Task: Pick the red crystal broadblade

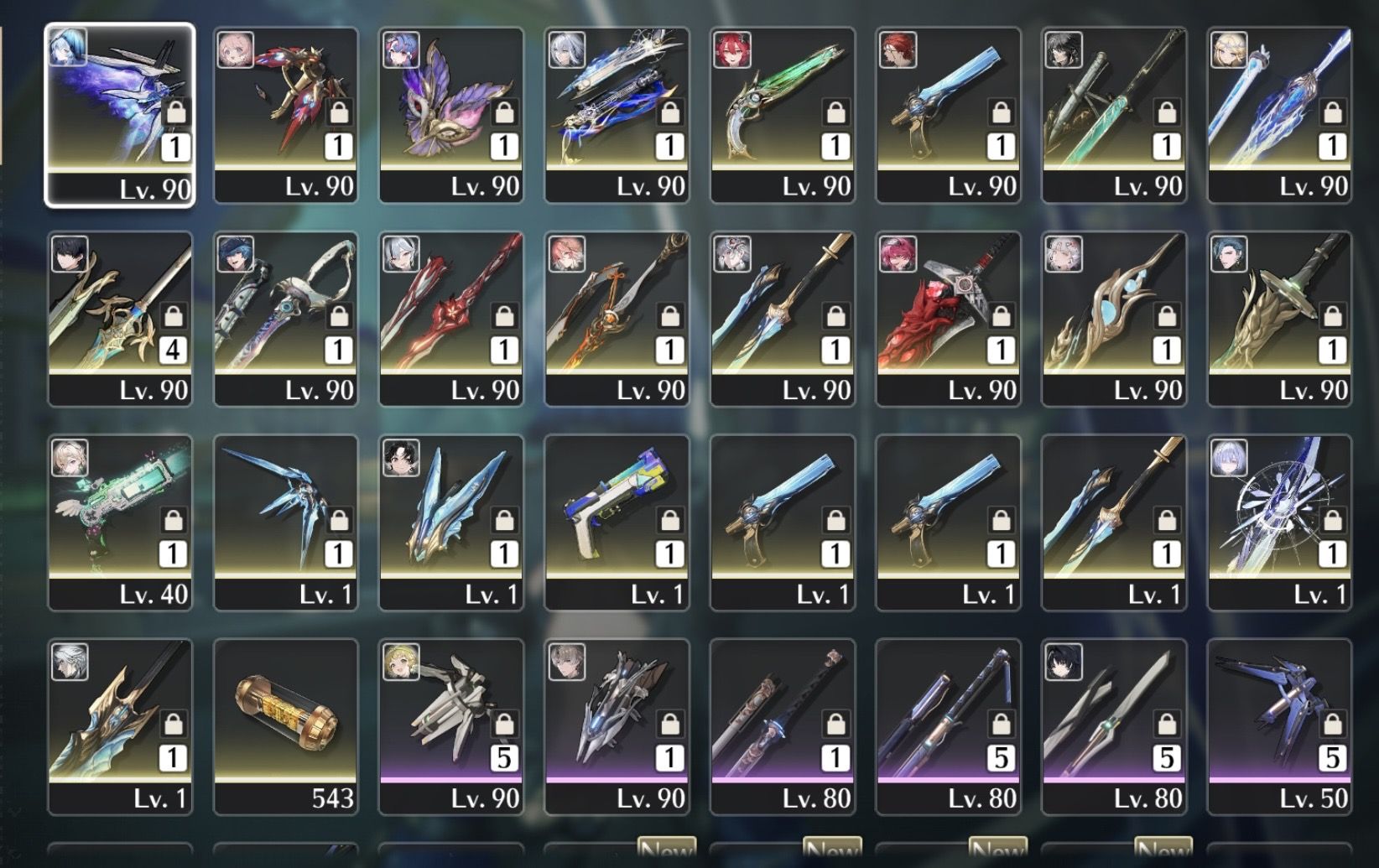Action: (x=949, y=318)
